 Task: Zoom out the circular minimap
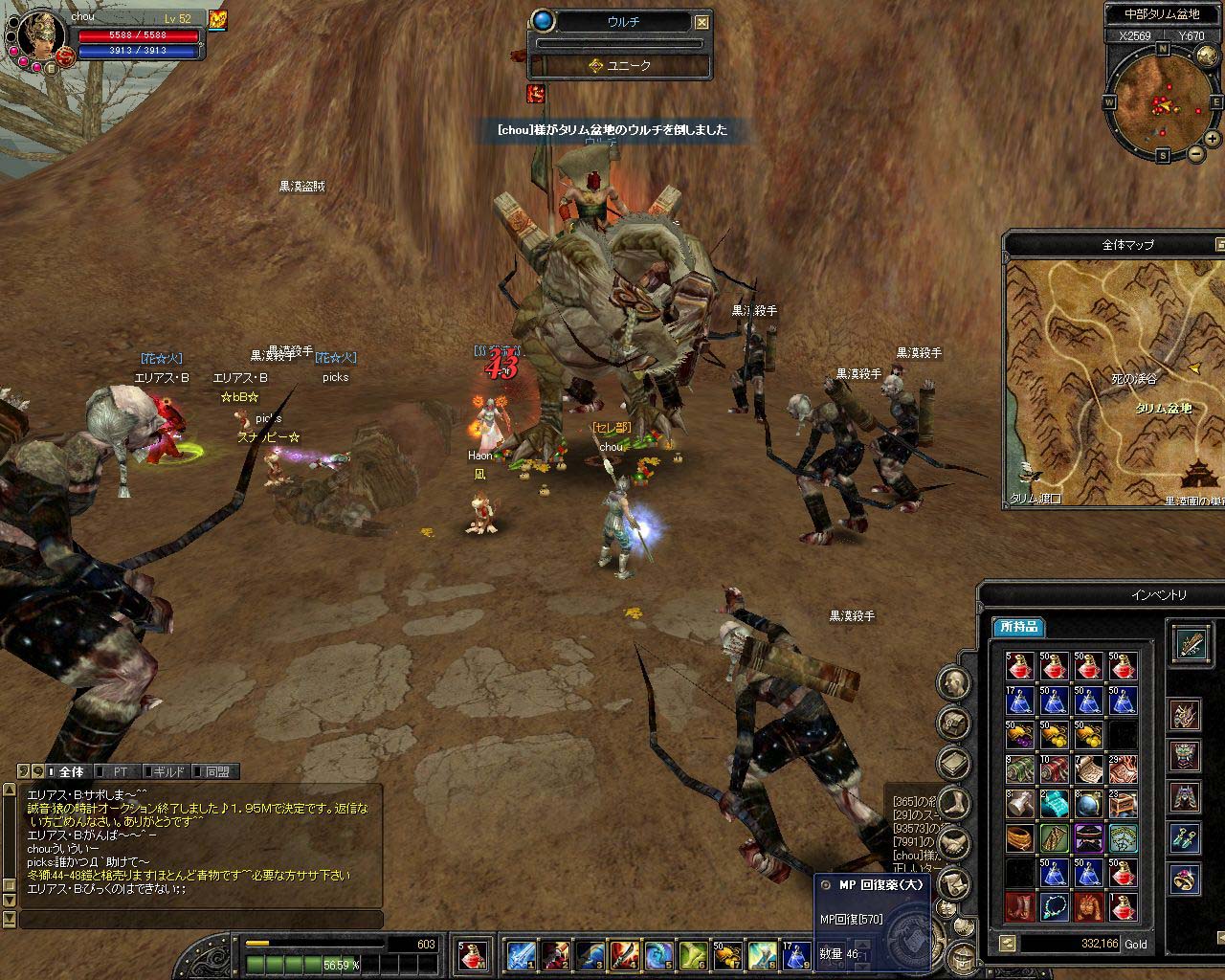pos(1196,154)
